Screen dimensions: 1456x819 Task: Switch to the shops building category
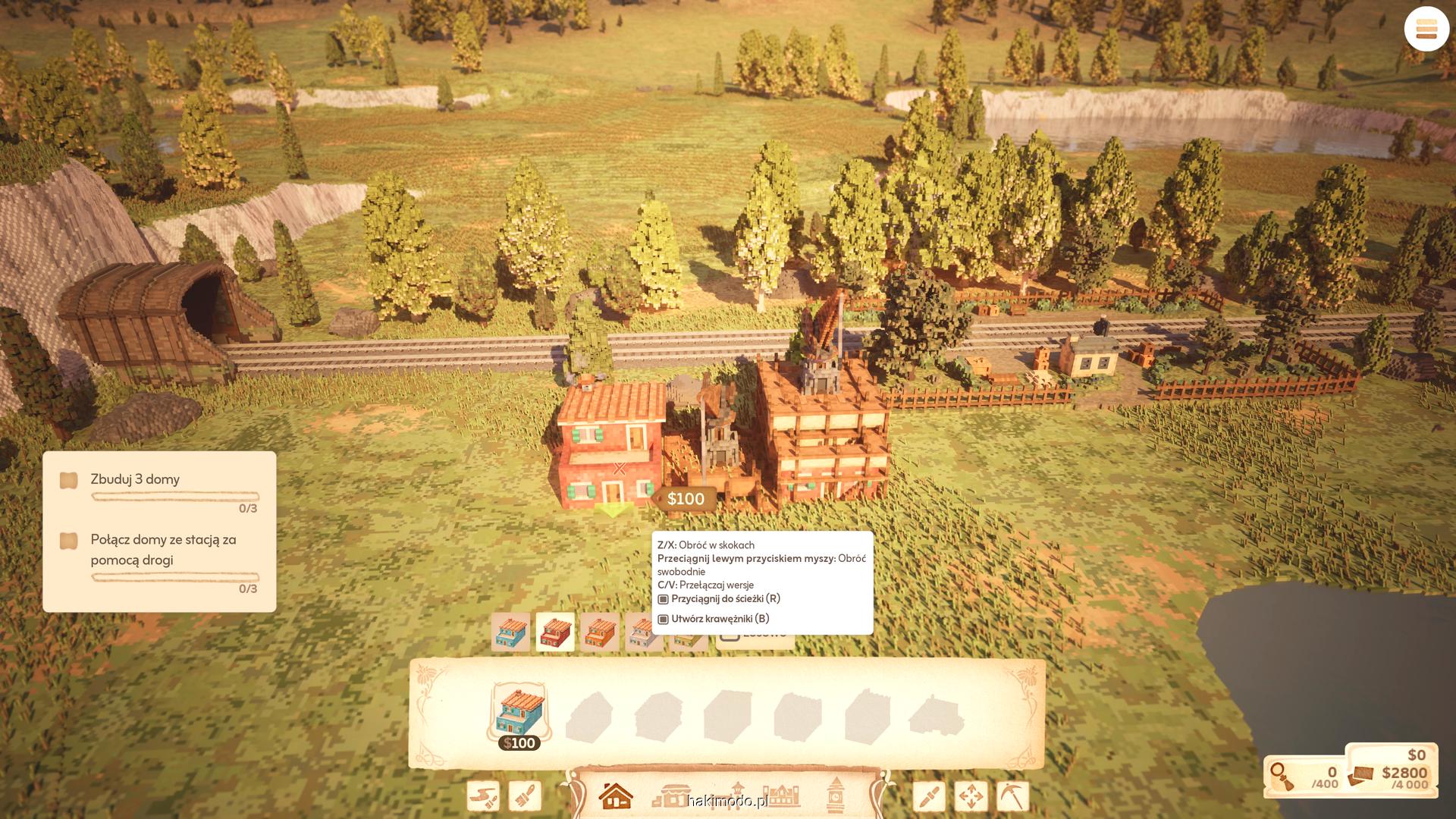pos(670,795)
